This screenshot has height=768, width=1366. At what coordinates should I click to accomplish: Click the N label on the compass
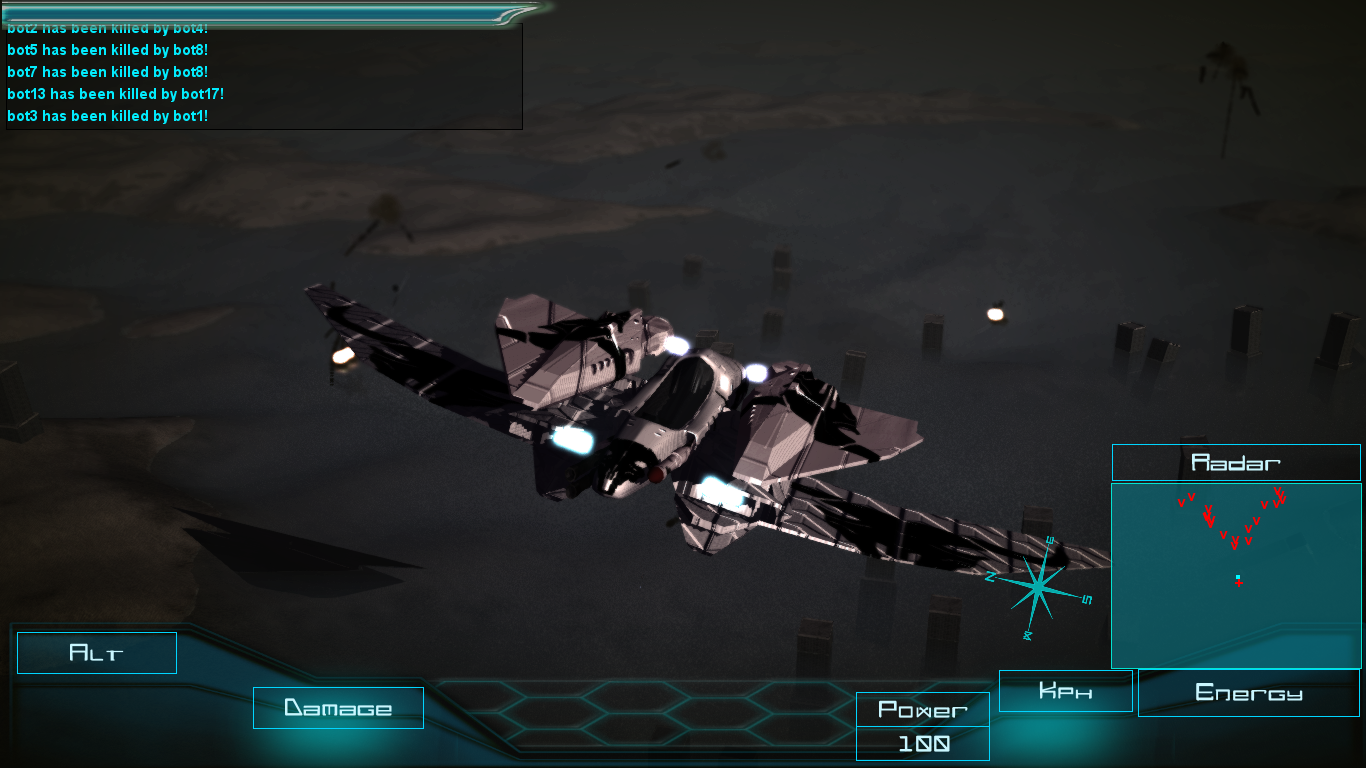[x=990, y=577]
